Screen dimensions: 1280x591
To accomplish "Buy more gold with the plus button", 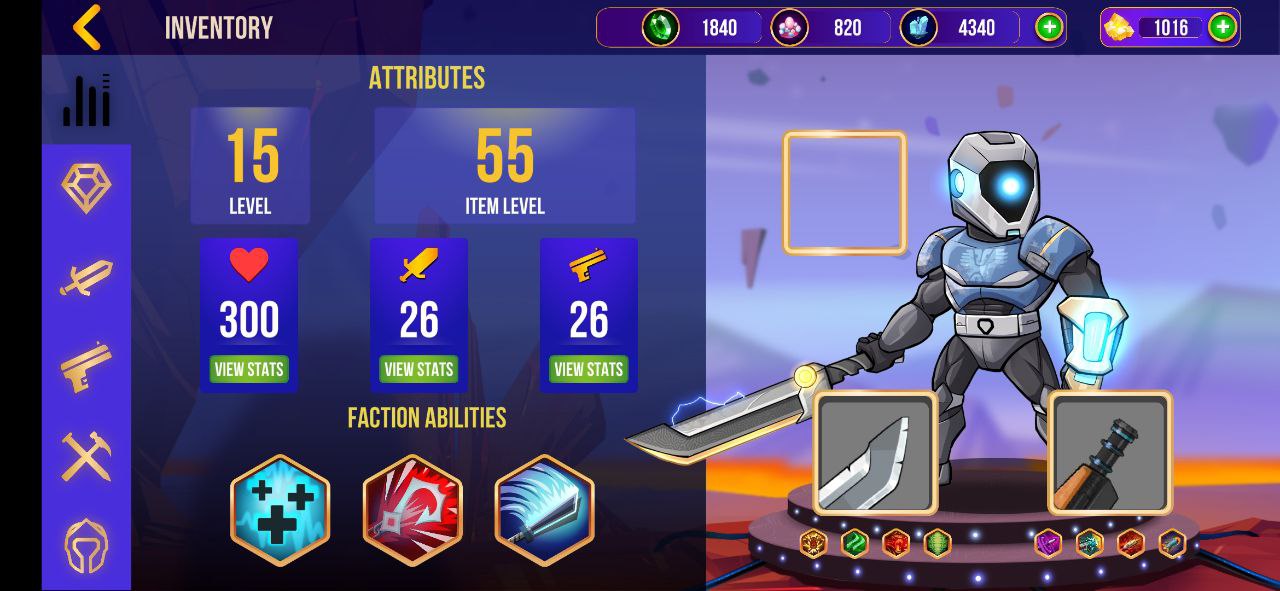I will 1222,28.
